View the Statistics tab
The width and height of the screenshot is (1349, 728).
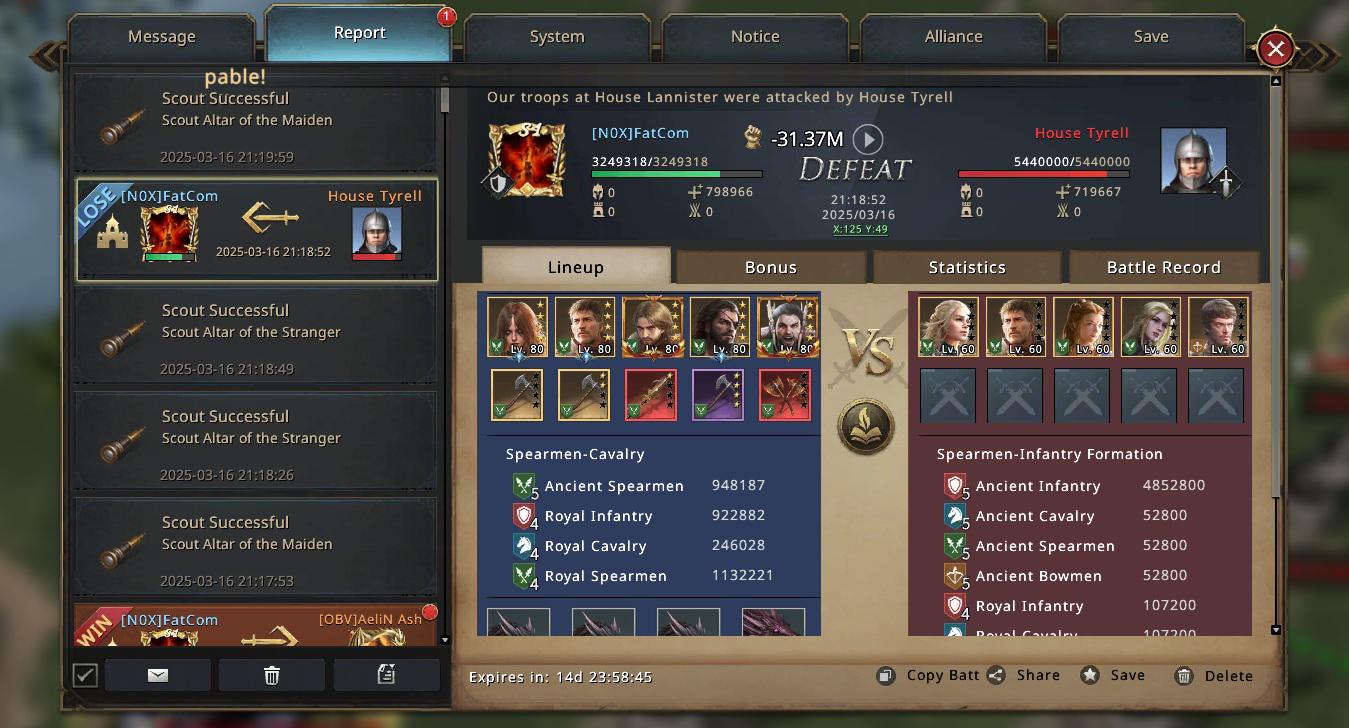pyautogui.click(x=966, y=267)
